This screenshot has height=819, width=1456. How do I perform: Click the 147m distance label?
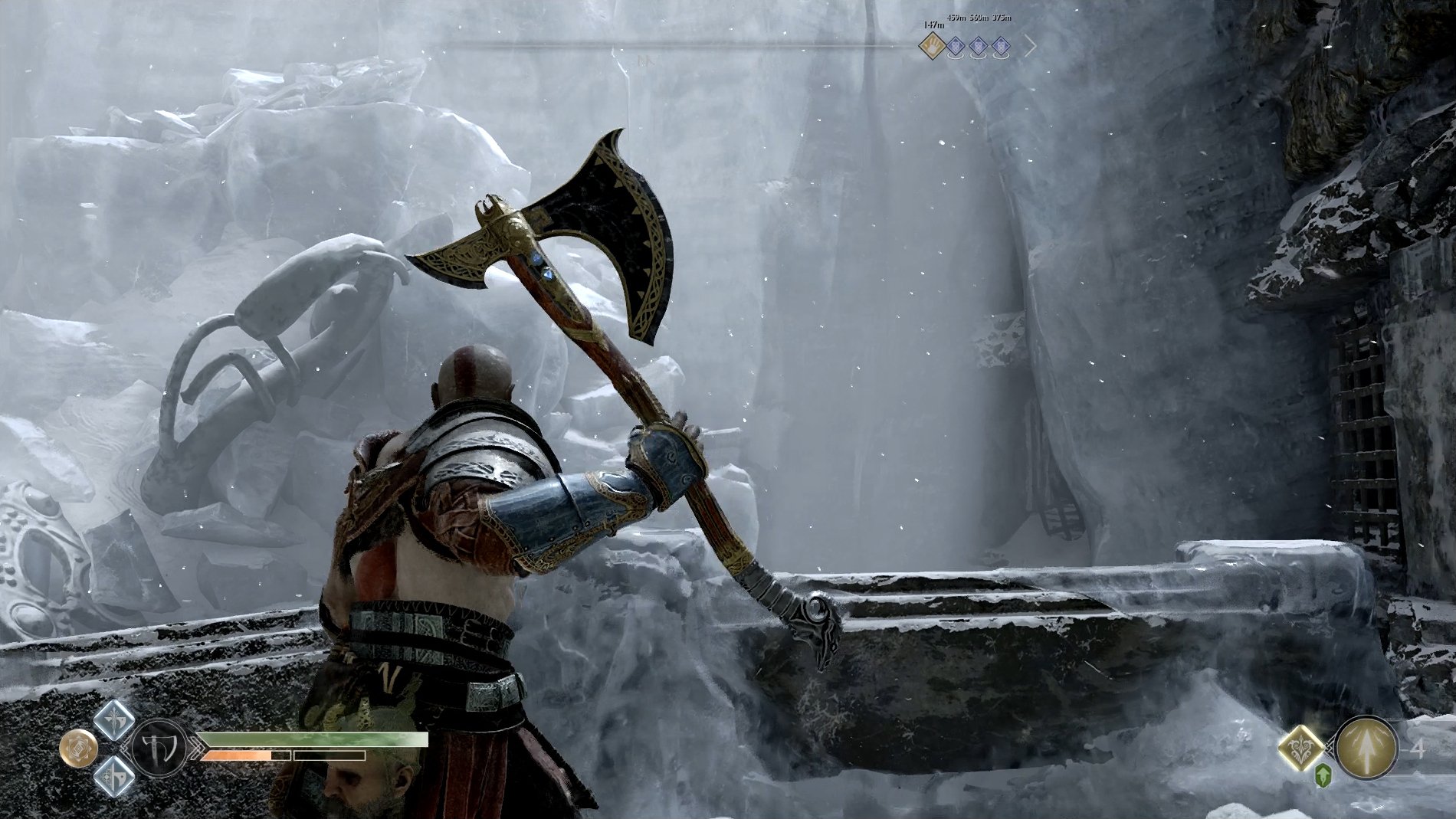coord(933,25)
